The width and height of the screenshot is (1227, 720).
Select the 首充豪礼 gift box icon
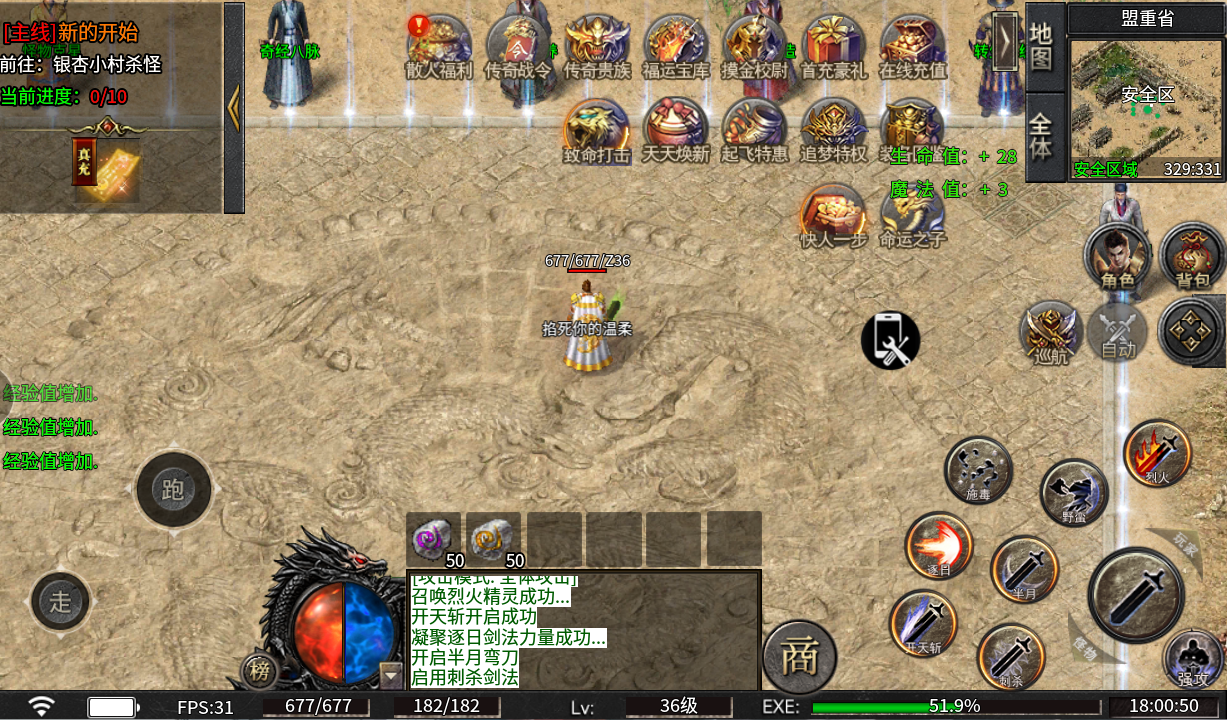(x=834, y=44)
